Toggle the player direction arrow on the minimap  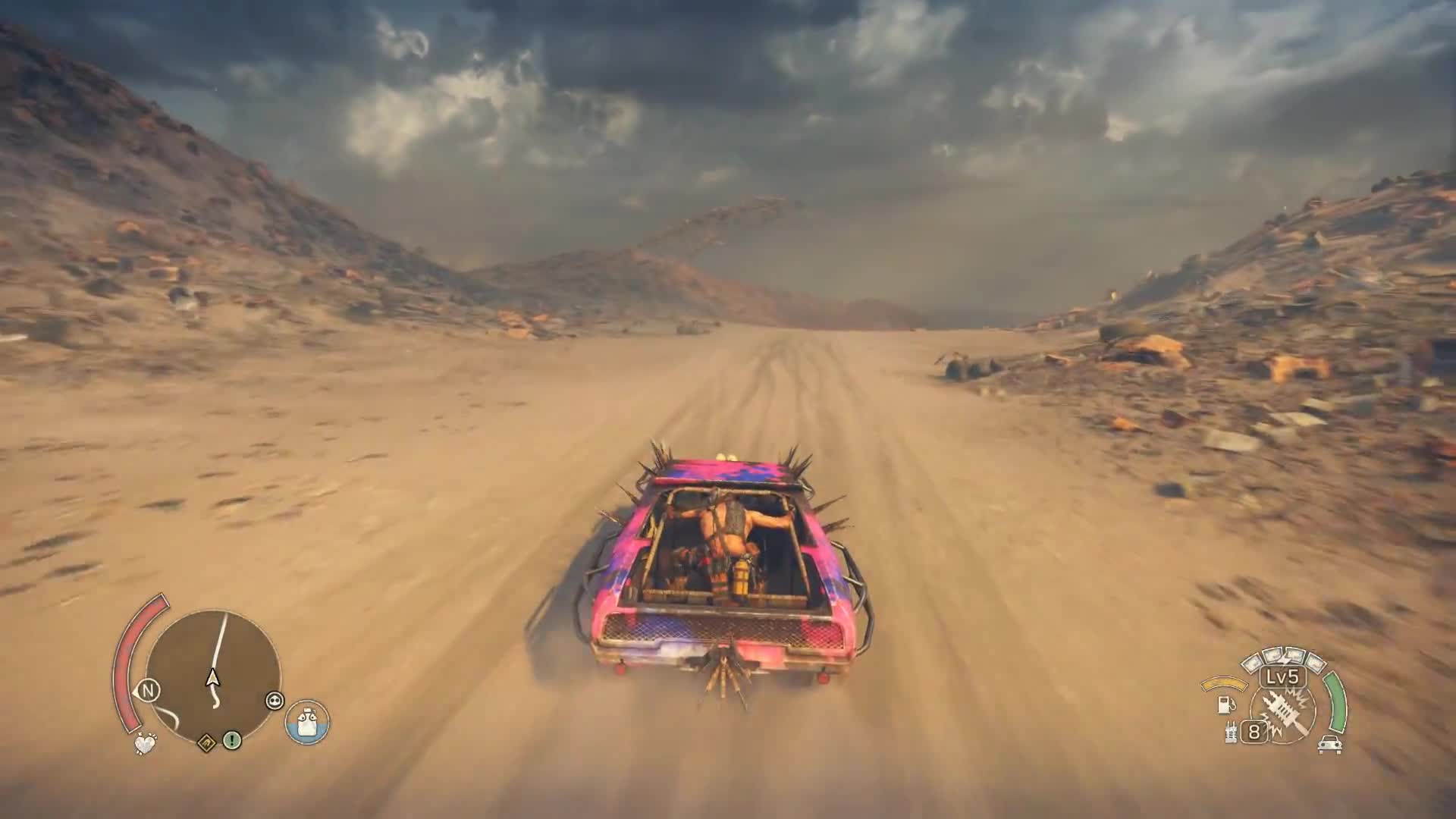pyautogui.click(x=213, y=679)
